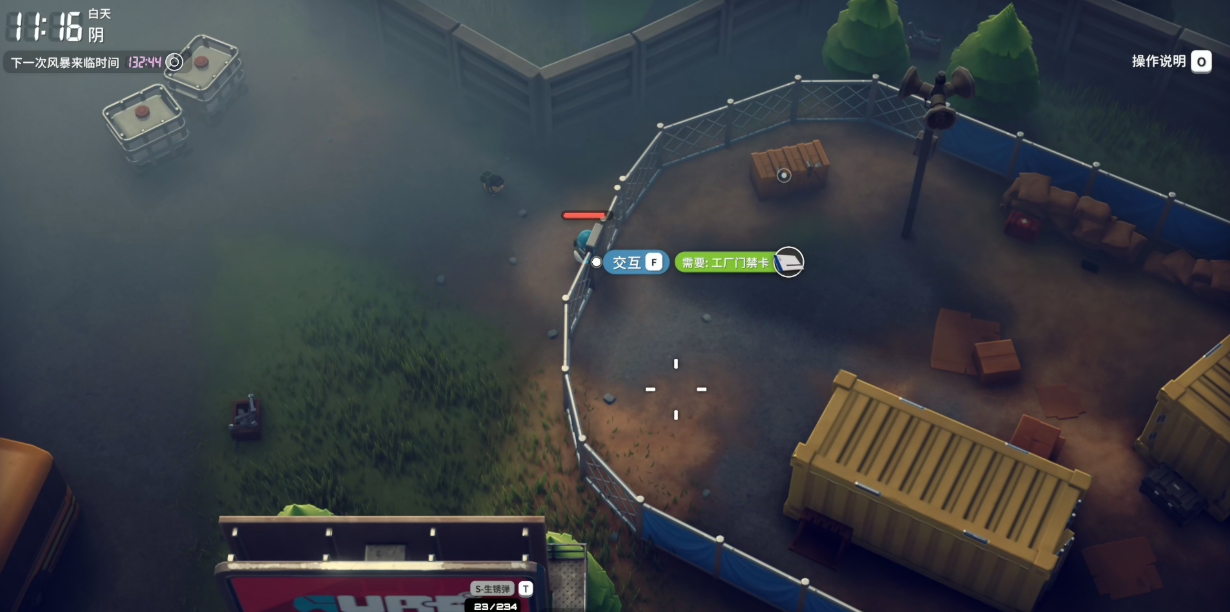1230x612 pixels.
Task: Click the factory access card icon
Action: pyautogui.click(x=789, y=262)
